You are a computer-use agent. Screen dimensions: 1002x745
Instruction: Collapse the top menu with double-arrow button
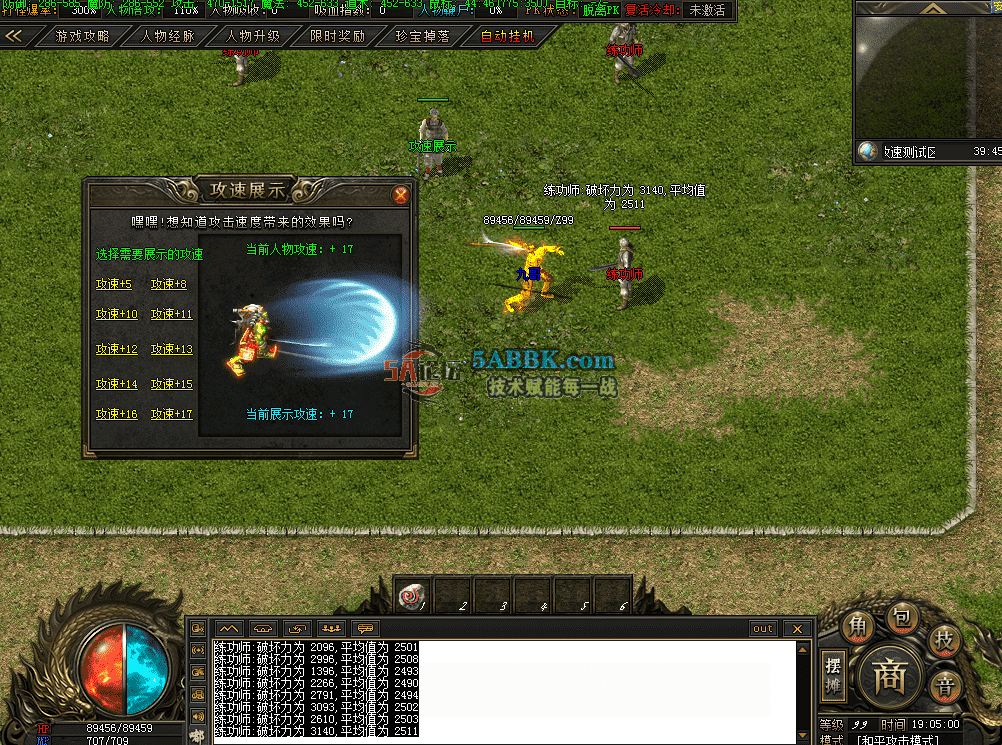click(14, 37)
